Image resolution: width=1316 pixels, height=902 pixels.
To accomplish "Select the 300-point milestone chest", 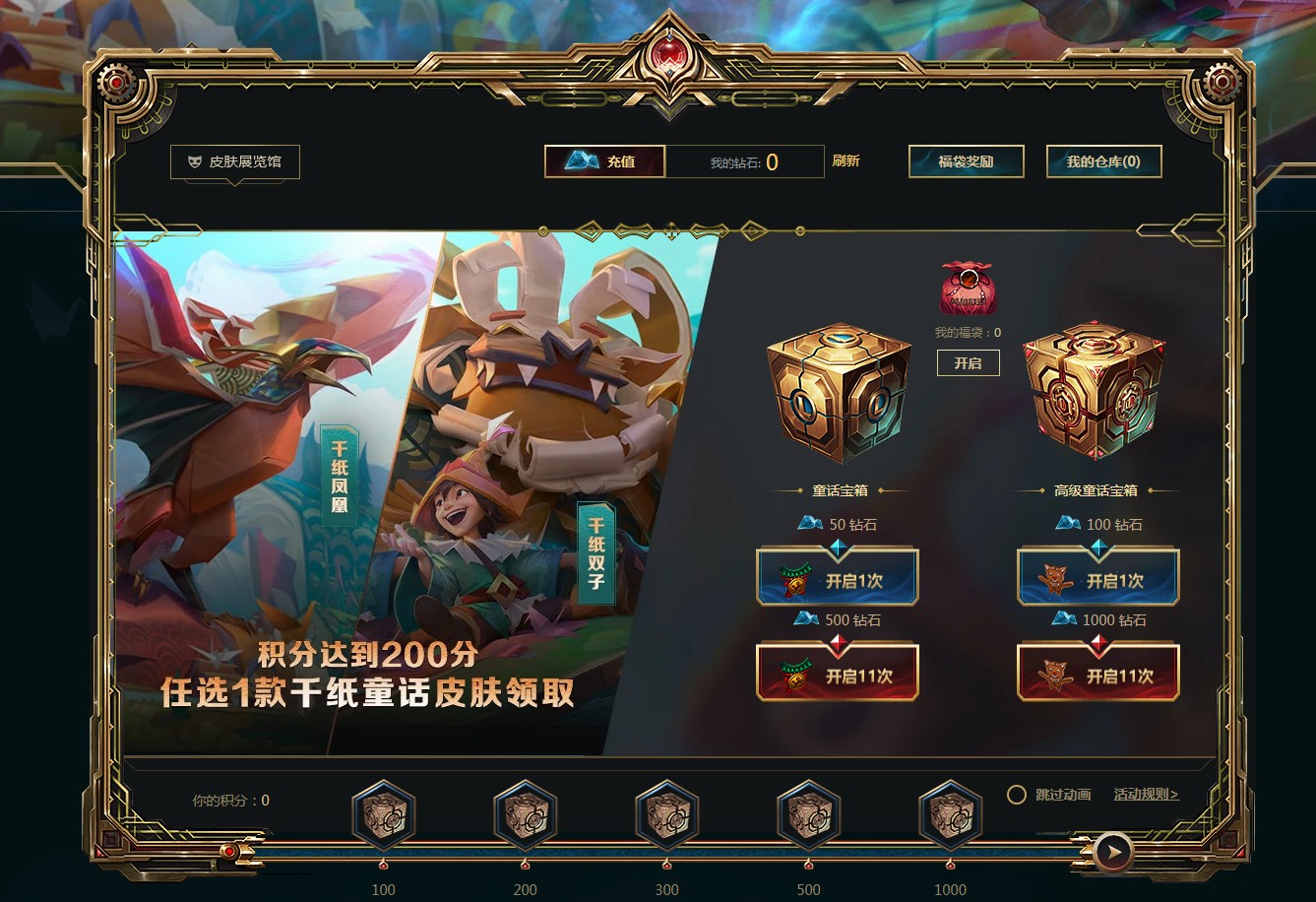I will 665,815.
